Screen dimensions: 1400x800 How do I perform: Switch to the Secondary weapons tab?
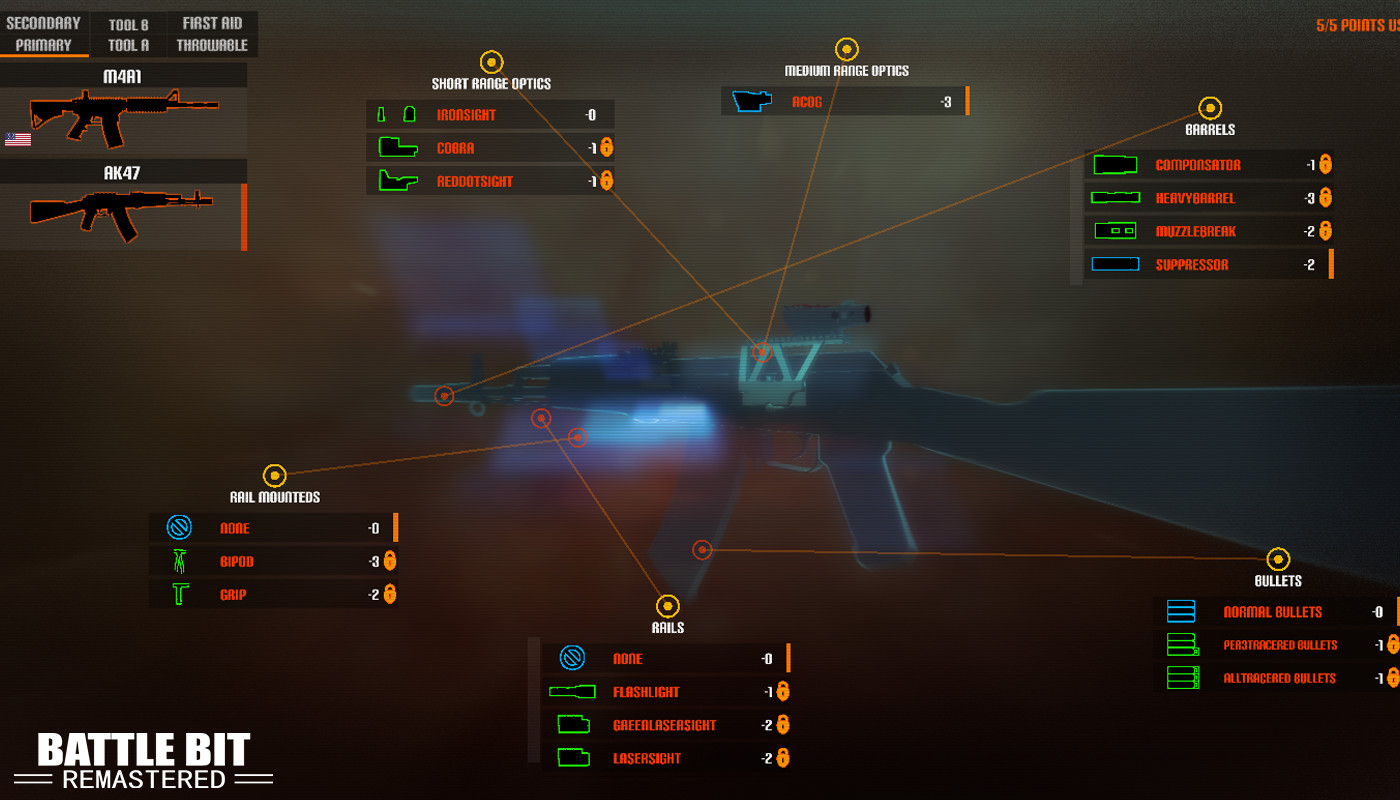tap(44, 21)
